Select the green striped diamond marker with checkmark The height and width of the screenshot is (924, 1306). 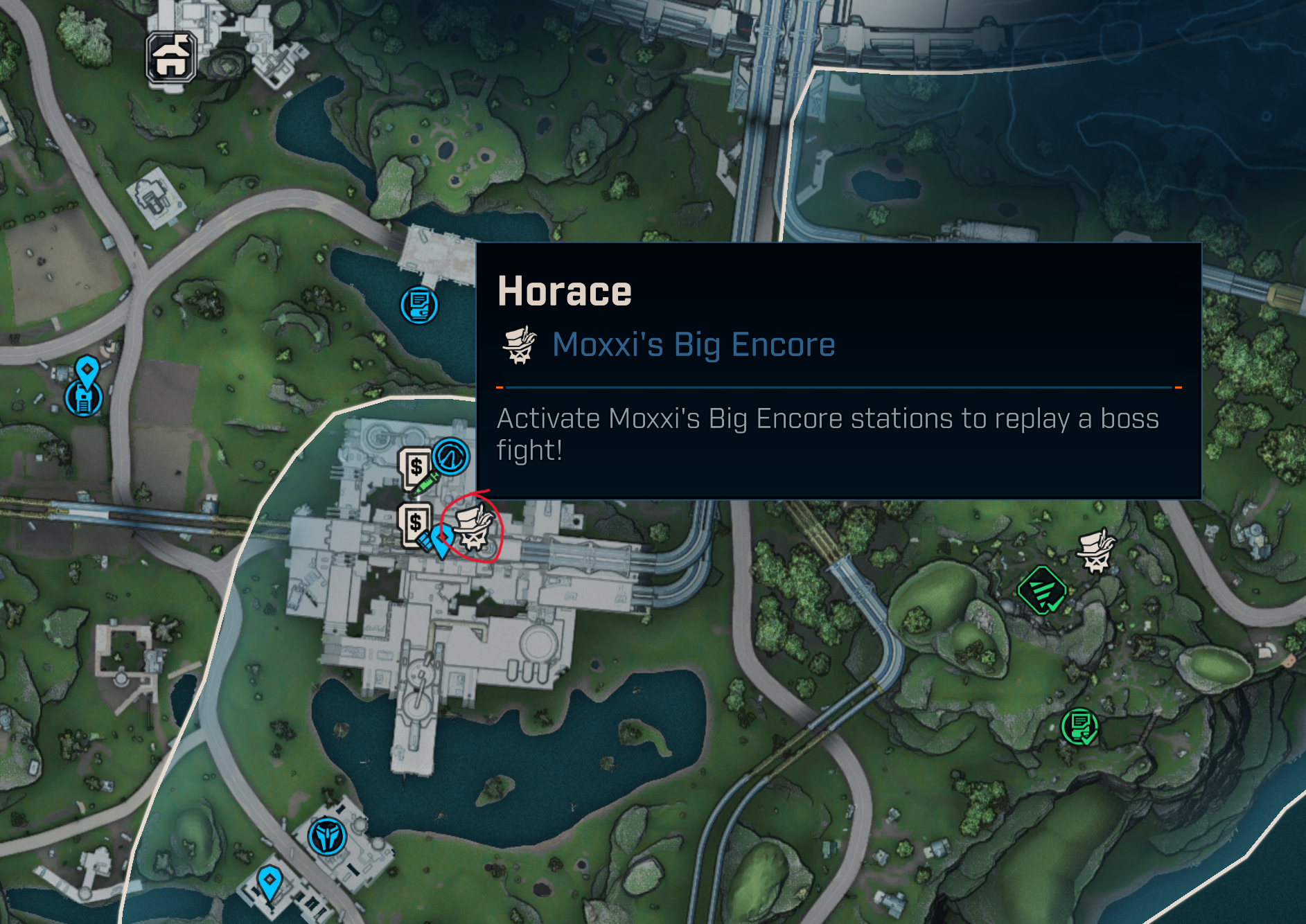[1043, 591]
